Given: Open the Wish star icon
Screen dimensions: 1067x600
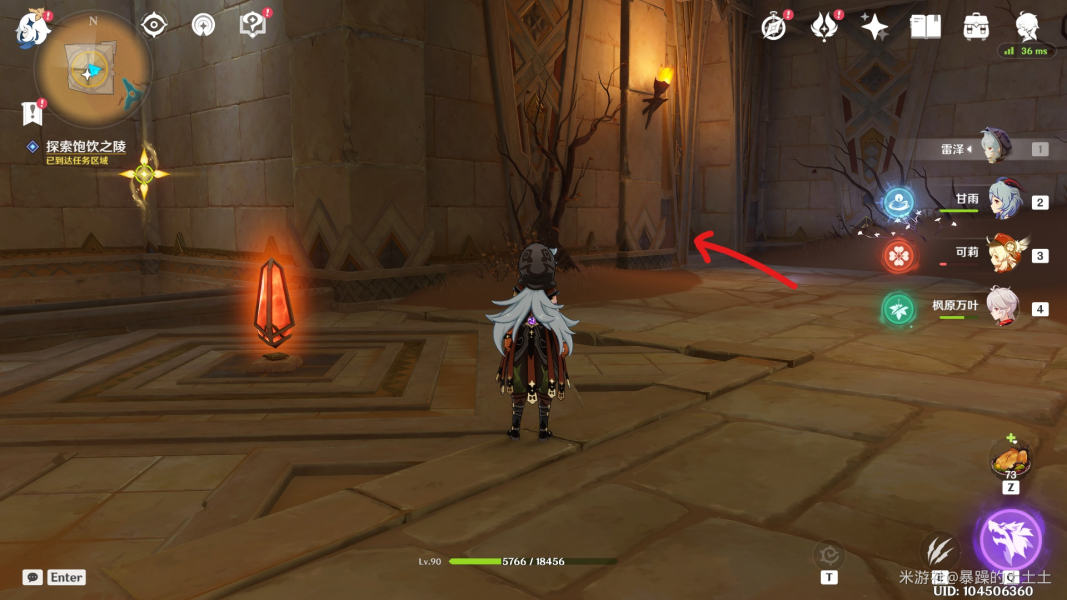Looking at the screenshot, I should click(x=875, y=27).
